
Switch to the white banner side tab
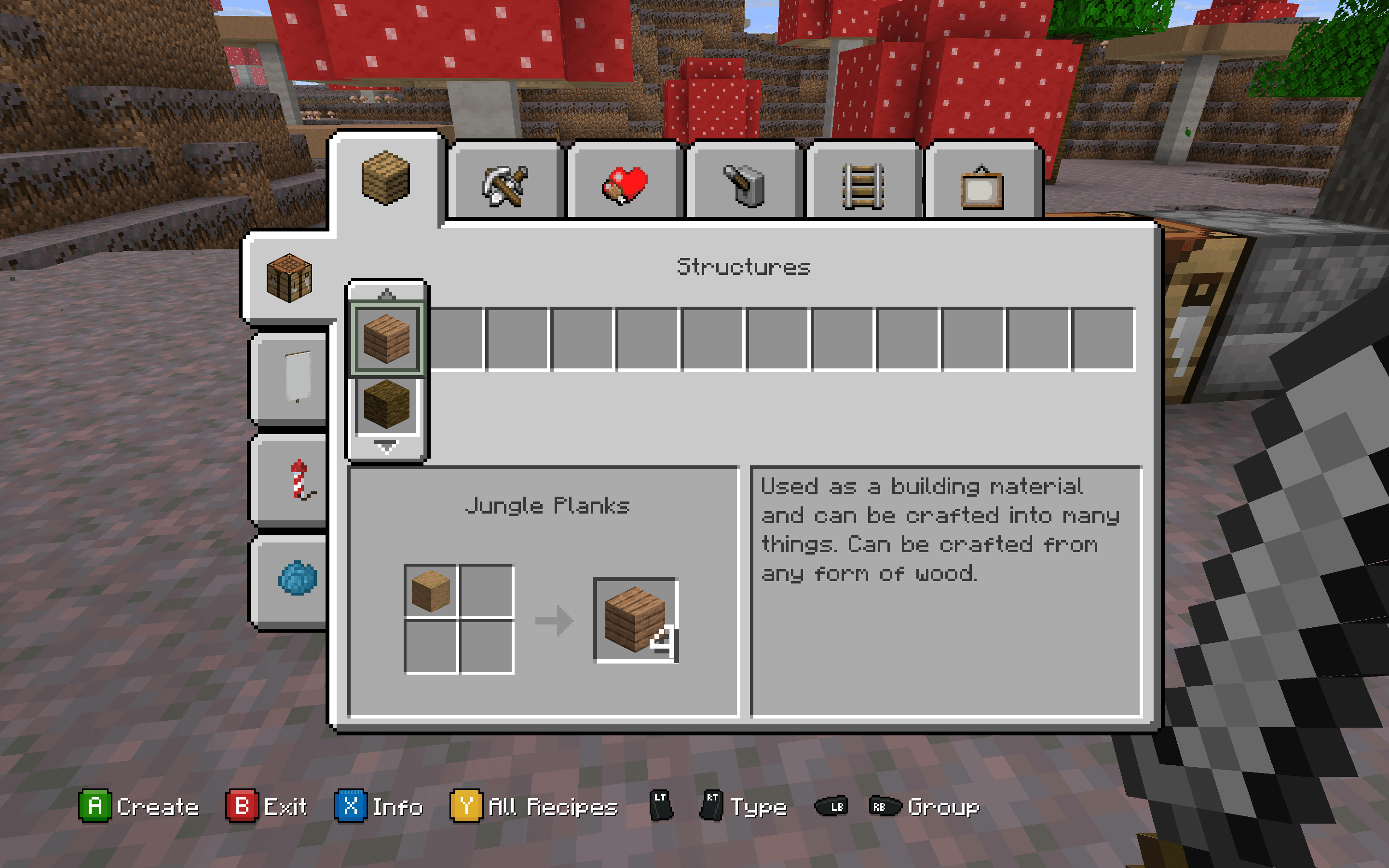tap(297, 377)
